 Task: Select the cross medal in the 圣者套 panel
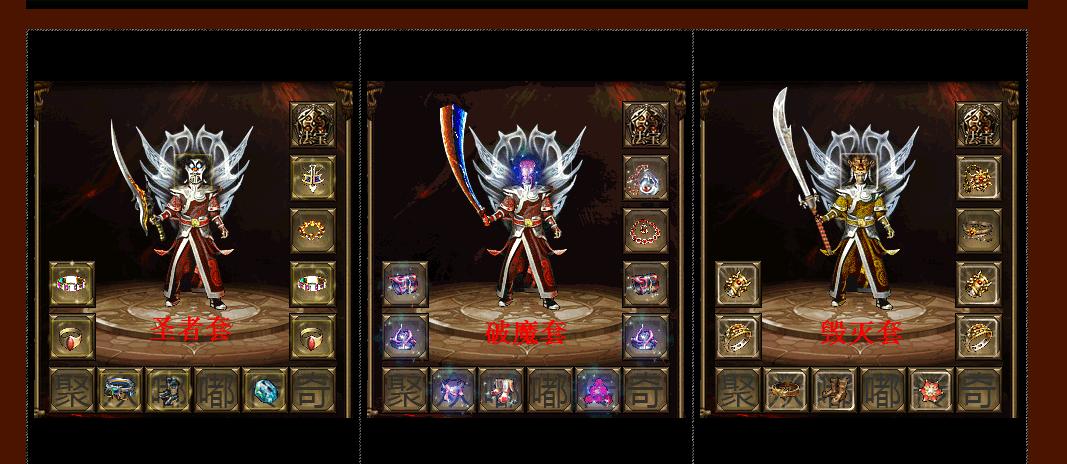(312, 178)
